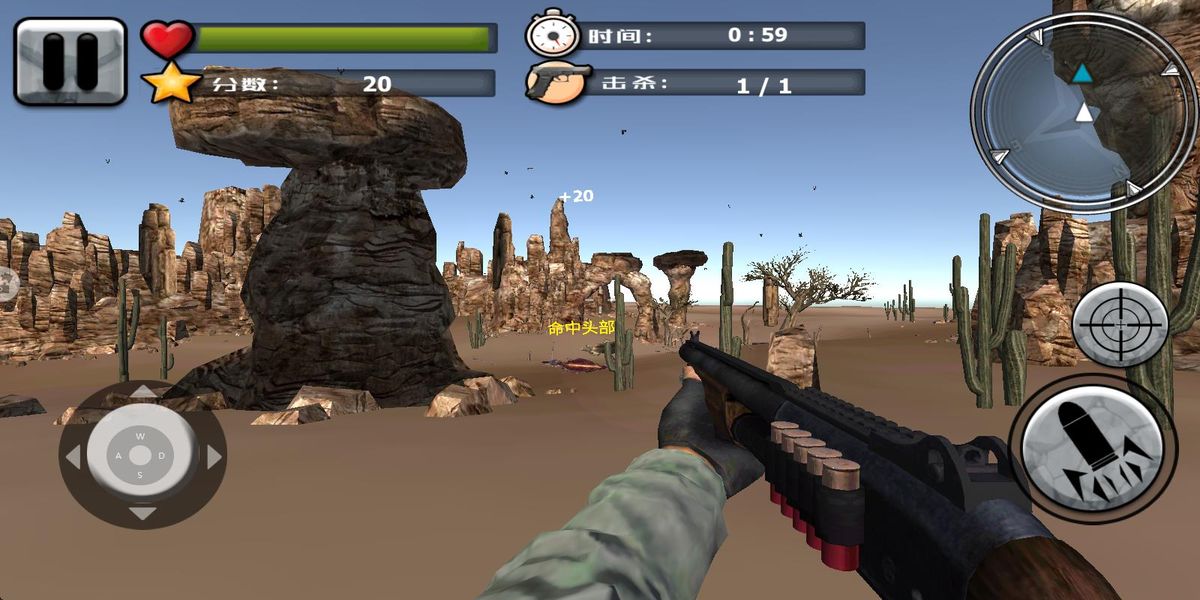This screenshot has width=1200, height=600.
Task: Click the circular radar minimap
Action: point(1083,113)
